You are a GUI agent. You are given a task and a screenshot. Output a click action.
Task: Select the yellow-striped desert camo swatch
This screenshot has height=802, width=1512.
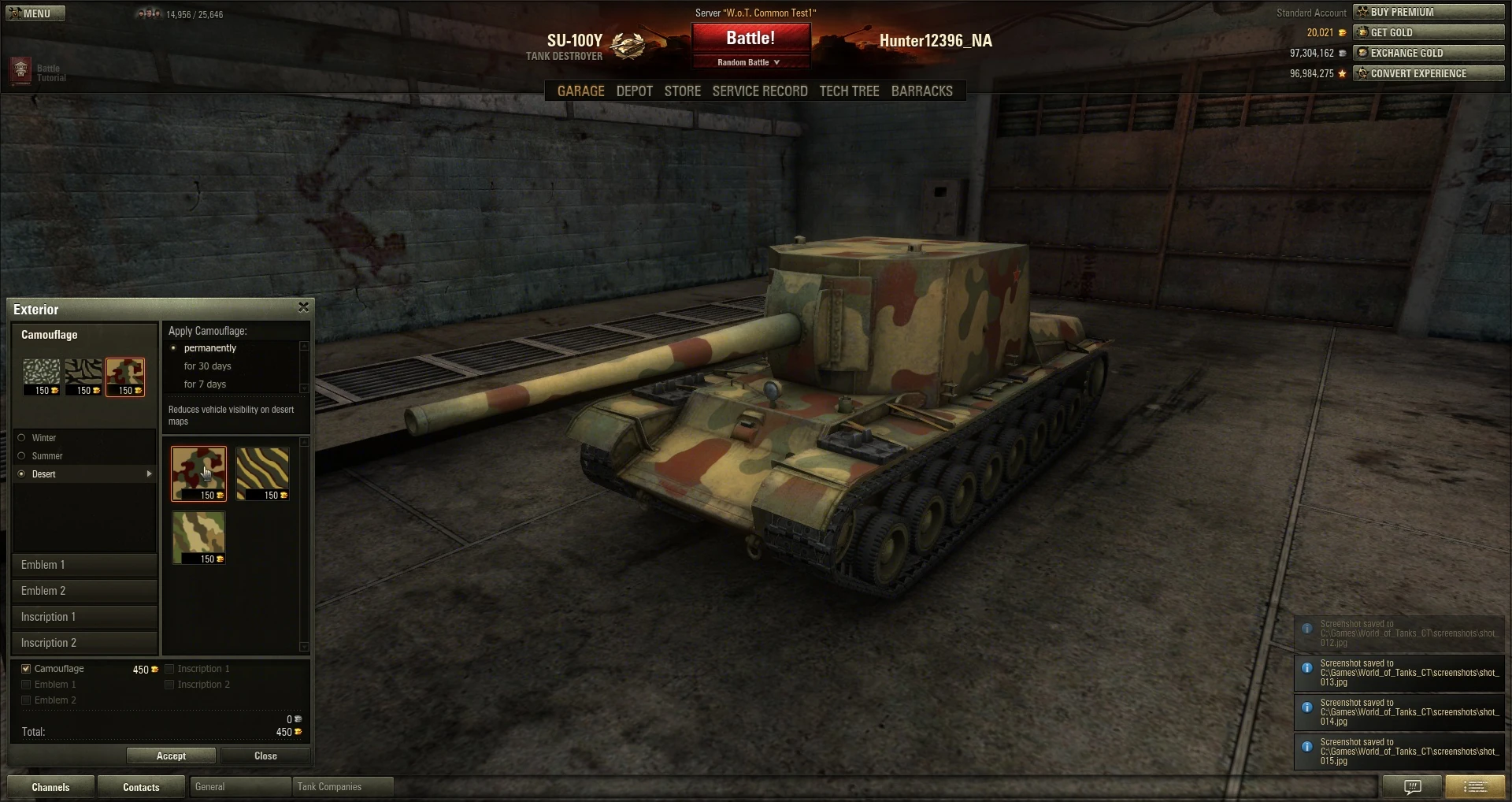[263, 473]
